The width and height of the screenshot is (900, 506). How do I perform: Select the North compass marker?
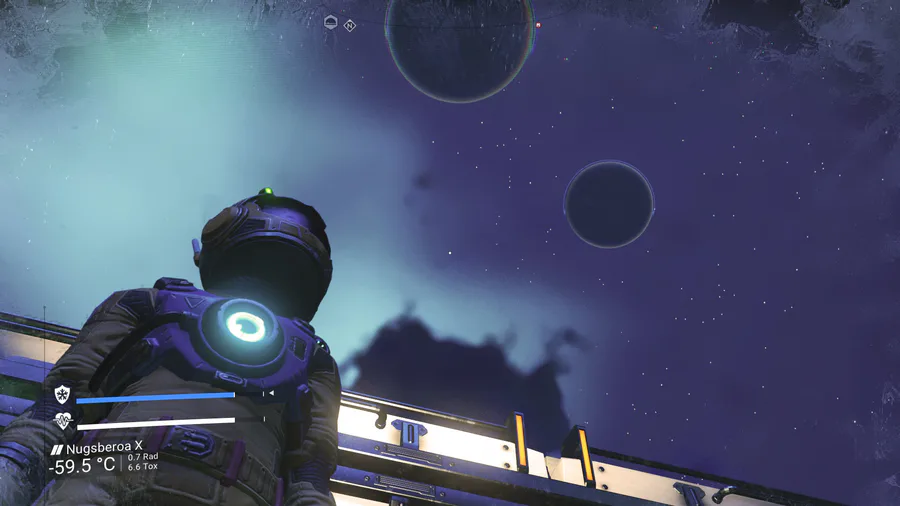350,25
